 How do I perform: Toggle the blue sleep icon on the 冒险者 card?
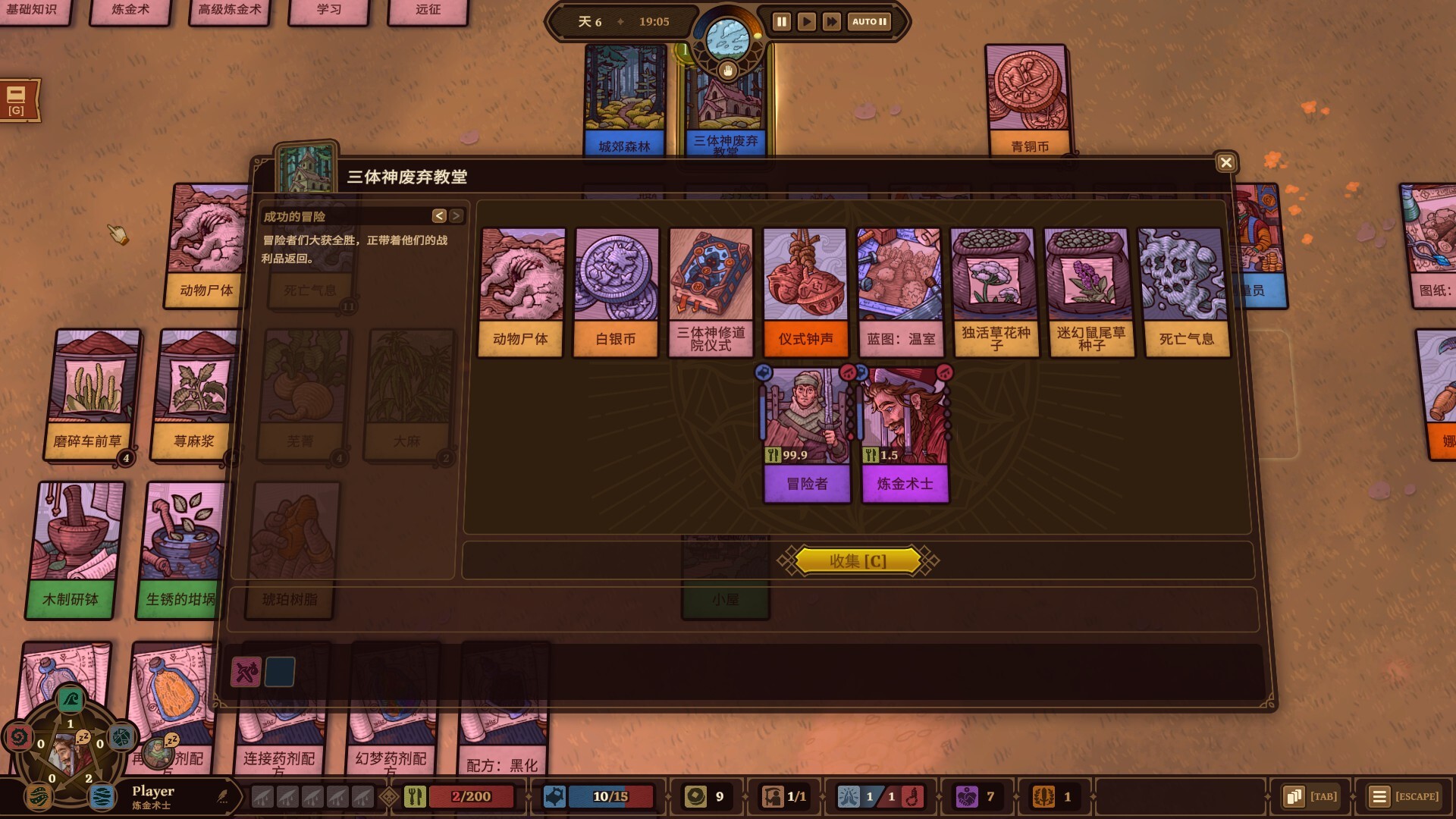click(764, 372)
